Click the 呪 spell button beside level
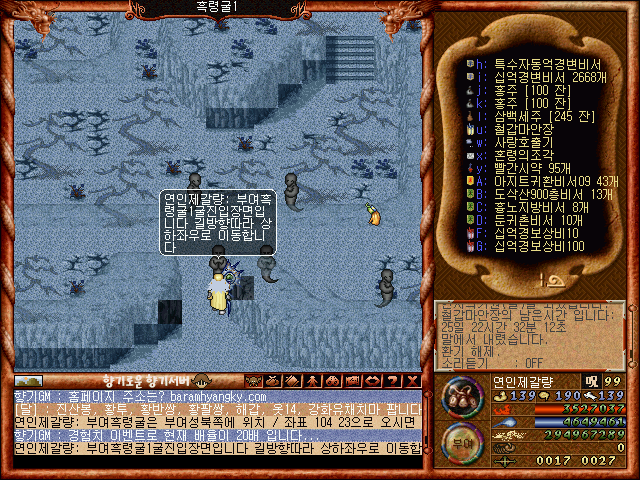Screen dimensions: 640x480 [x=592, y=381]
